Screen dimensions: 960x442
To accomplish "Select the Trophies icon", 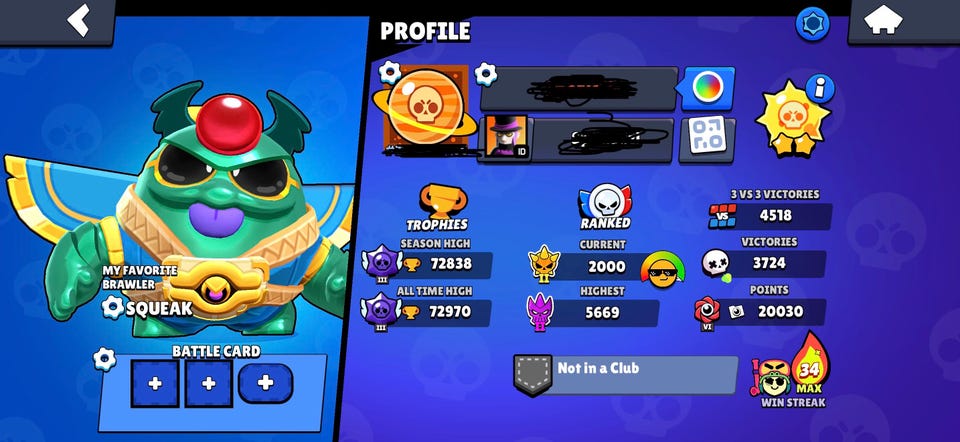I will click(x=437, y=200).
